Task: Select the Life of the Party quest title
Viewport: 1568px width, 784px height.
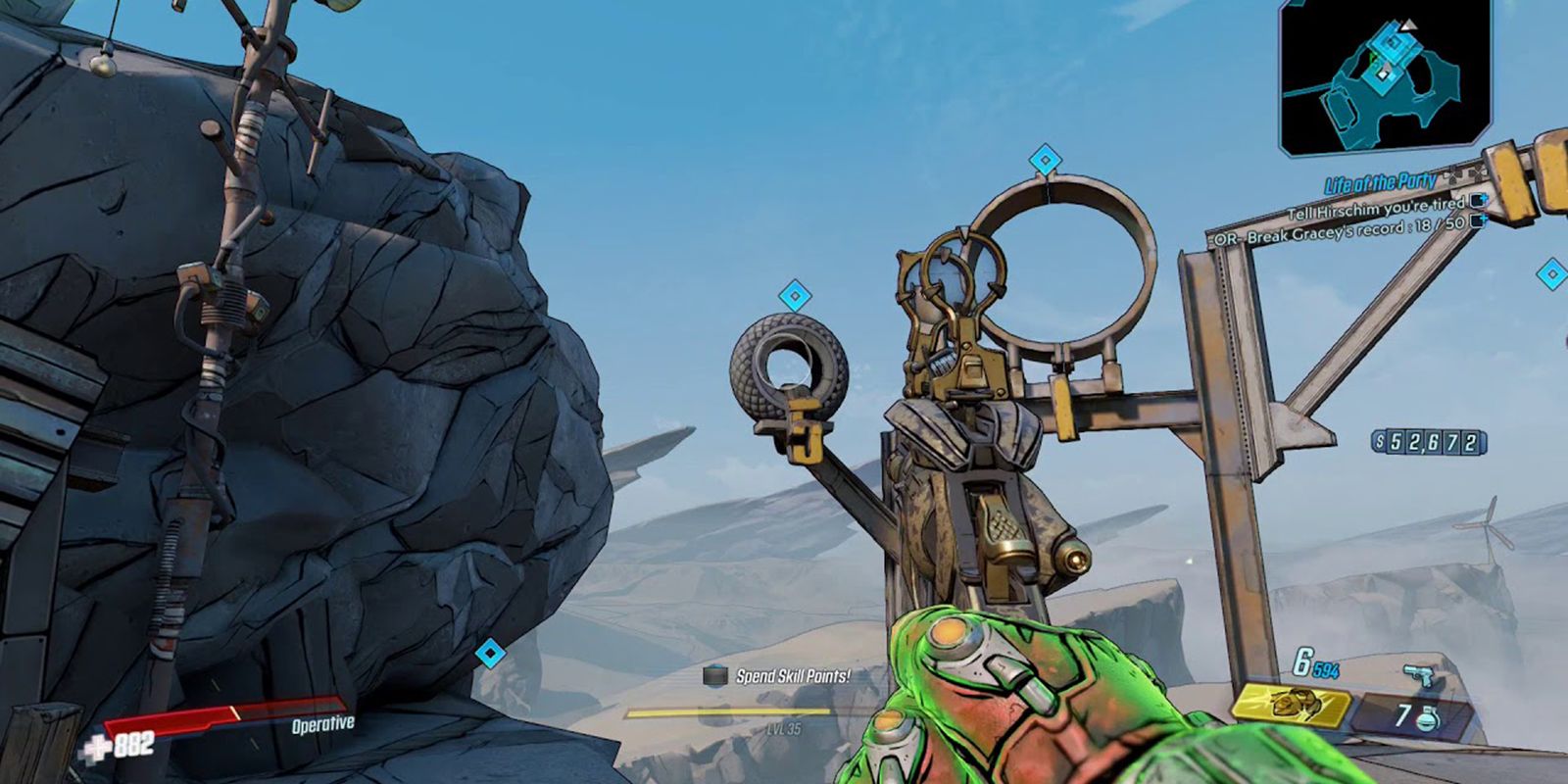Action: pyautogui.click(x=1380, y=182)
